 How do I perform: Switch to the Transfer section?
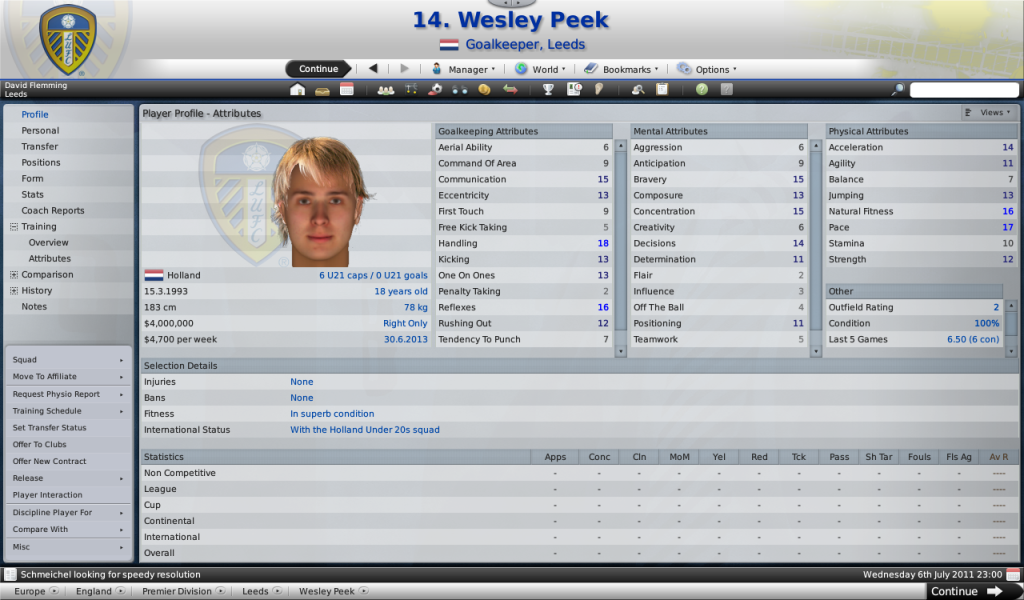click(x=39, y=147)
